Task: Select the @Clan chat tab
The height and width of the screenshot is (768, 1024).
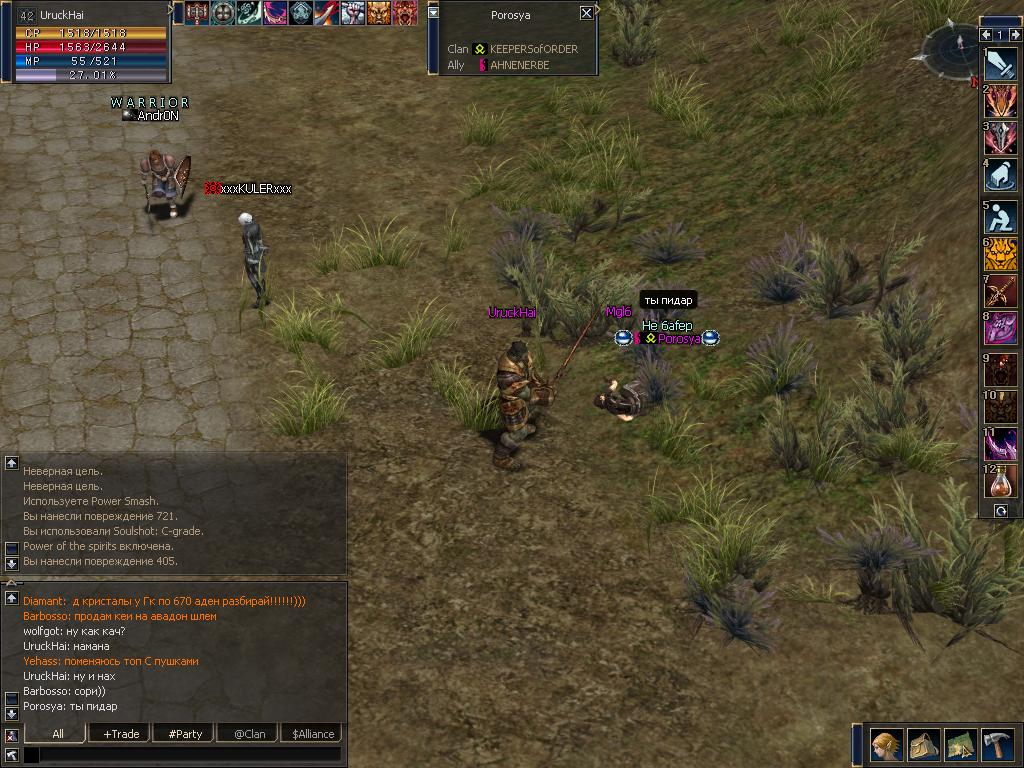Action: pos(248,734)
